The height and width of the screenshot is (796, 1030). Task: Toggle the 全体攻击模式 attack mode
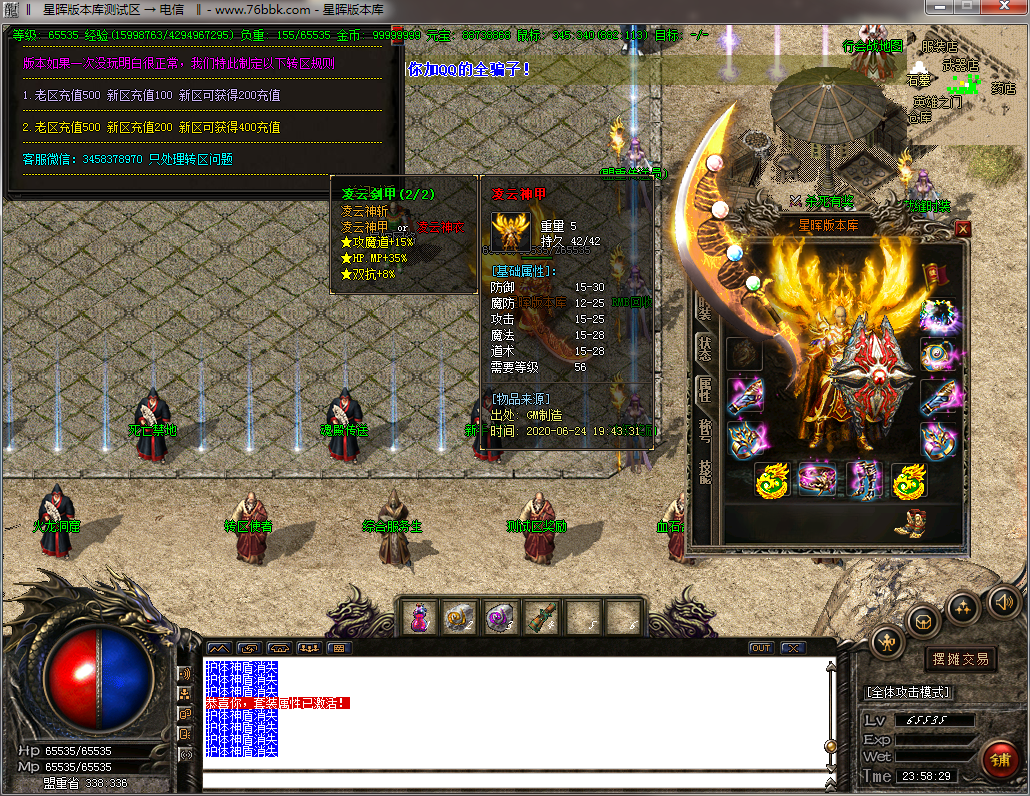(908, 692)
